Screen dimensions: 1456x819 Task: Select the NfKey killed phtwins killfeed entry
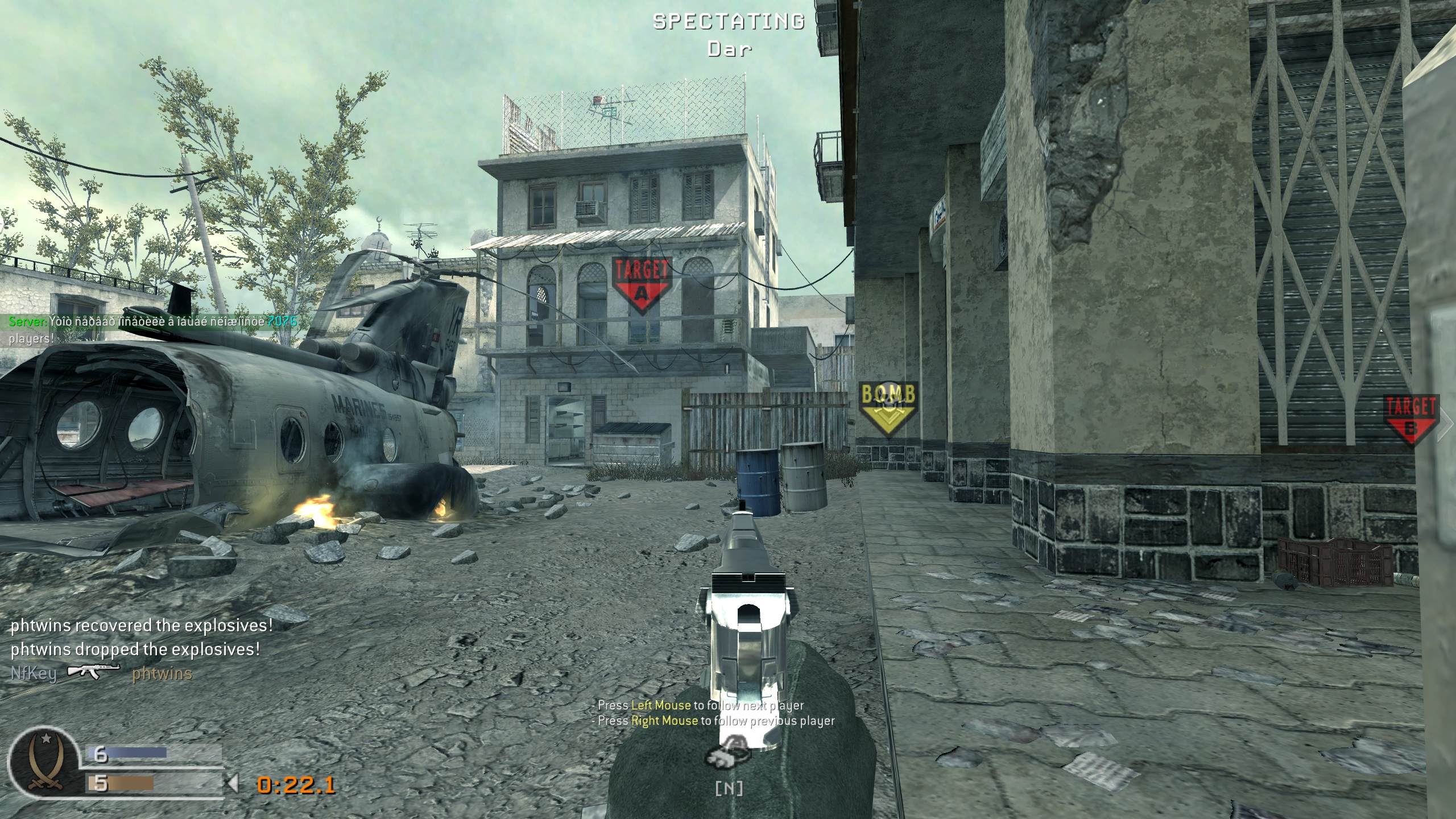(101, 673)
